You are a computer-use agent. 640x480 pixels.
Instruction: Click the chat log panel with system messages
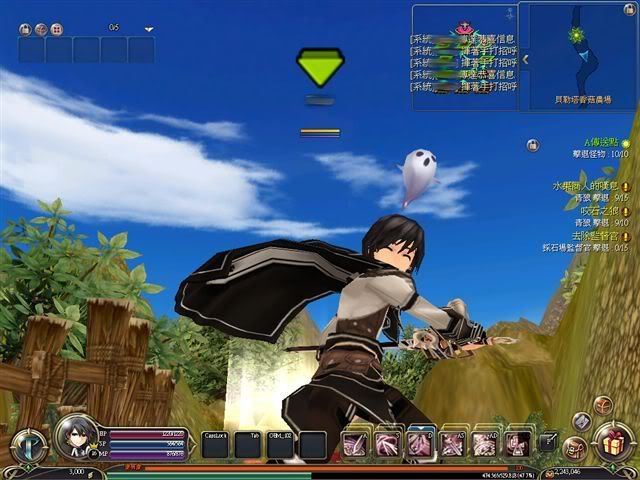click(463, 58)
